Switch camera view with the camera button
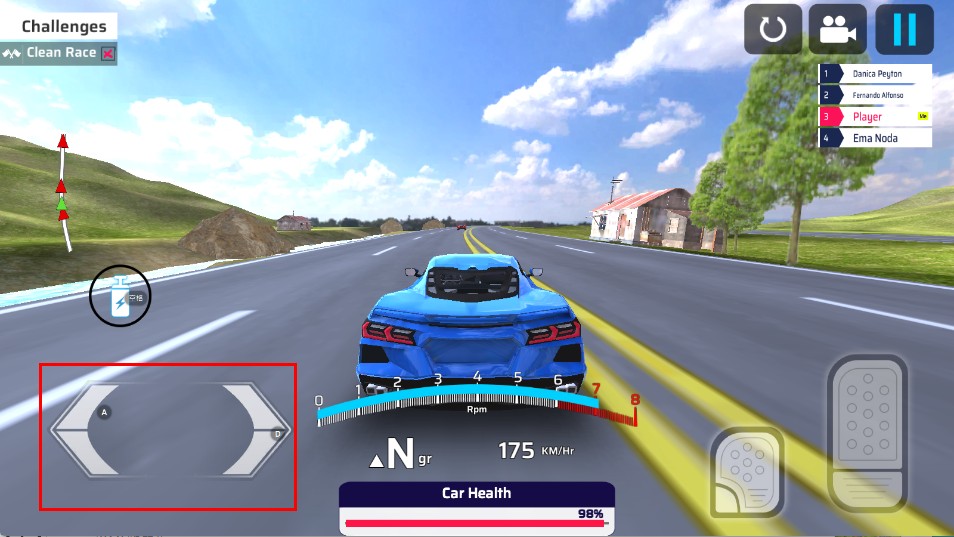 (838, 30)
